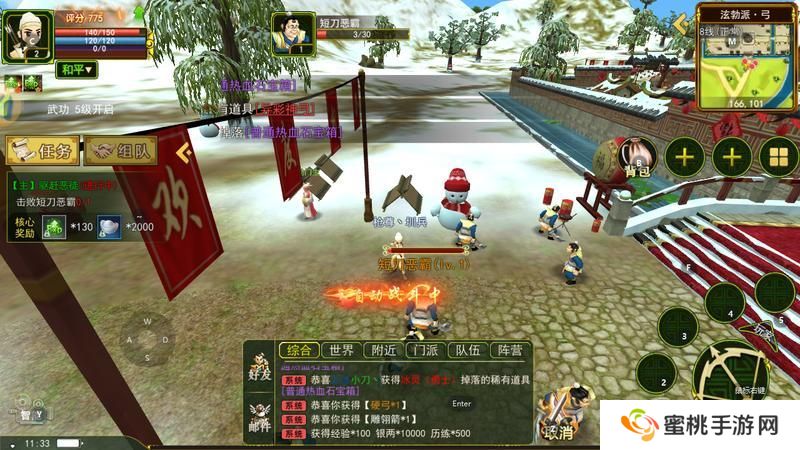
Task: Open the four-square grid menu button
Action: [x=779, y=156]
